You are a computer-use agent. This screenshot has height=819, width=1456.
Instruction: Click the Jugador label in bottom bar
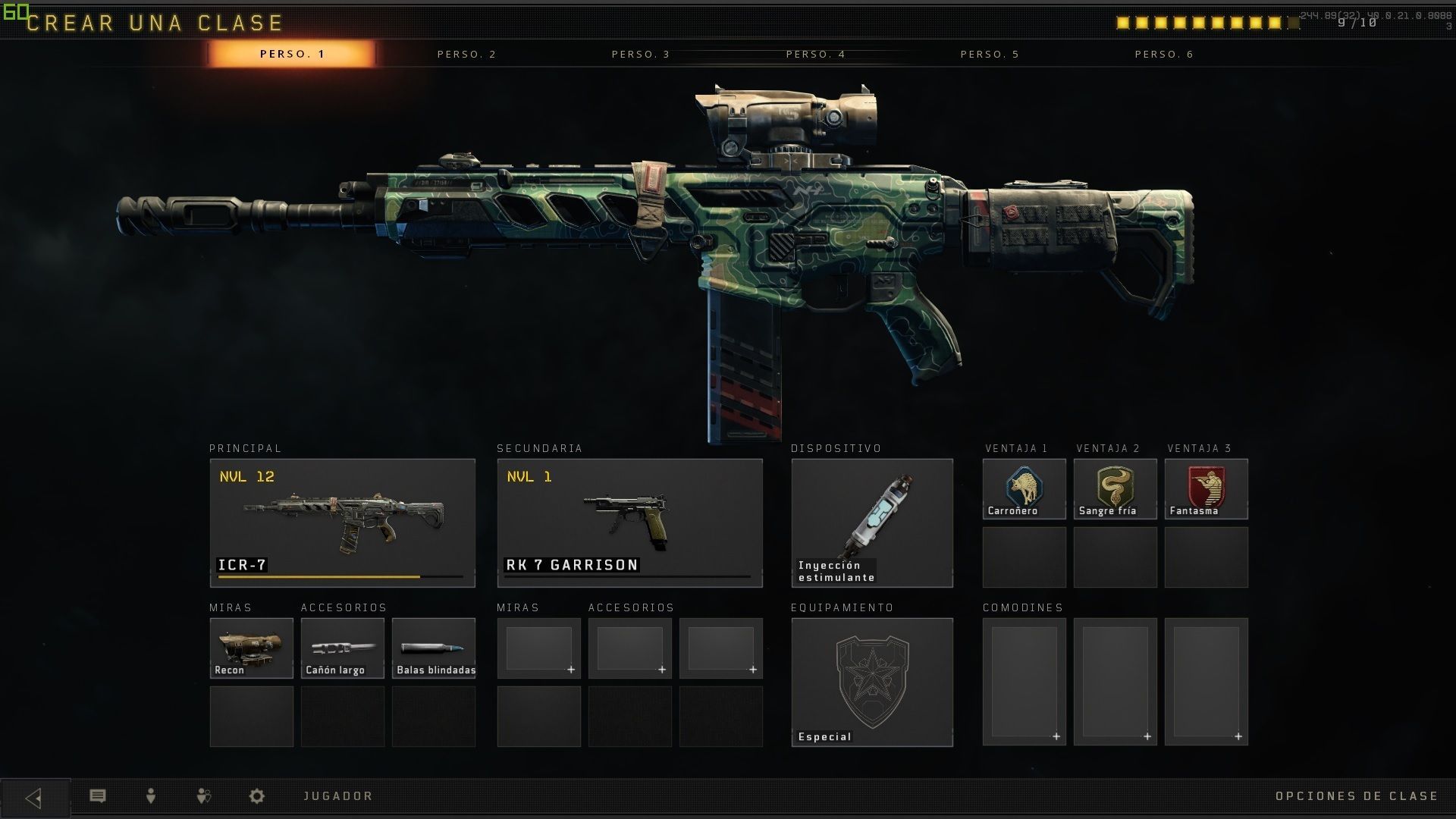pyautogui.click(x=338, y=795)
